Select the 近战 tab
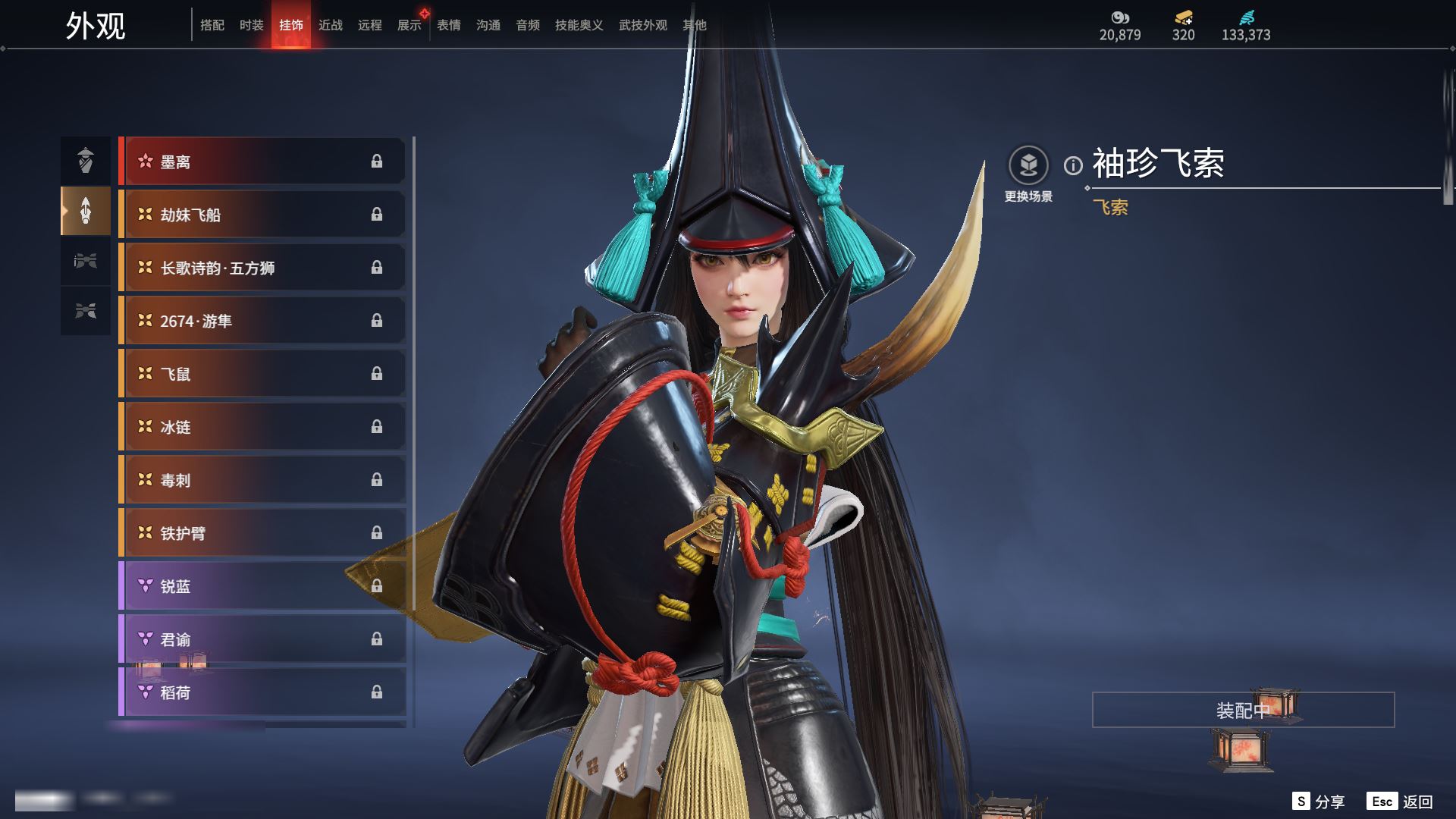Viewport: 1456px width, 819px height. coord(331,25)
